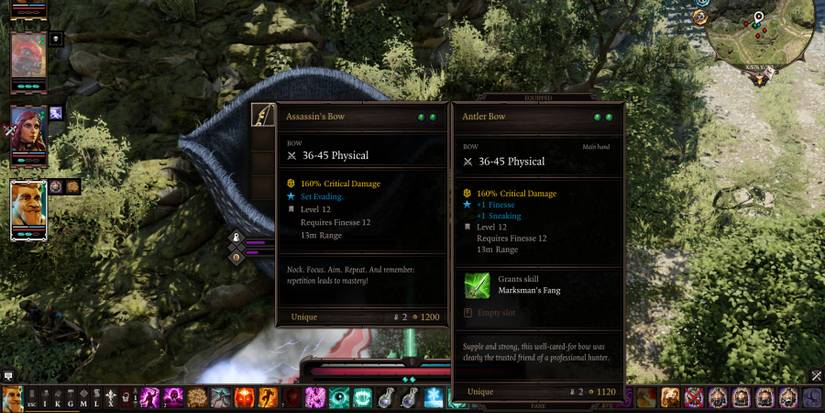825x413 pixels.
Task: Select the brown tangled roots skill
Action: point(196,398)
